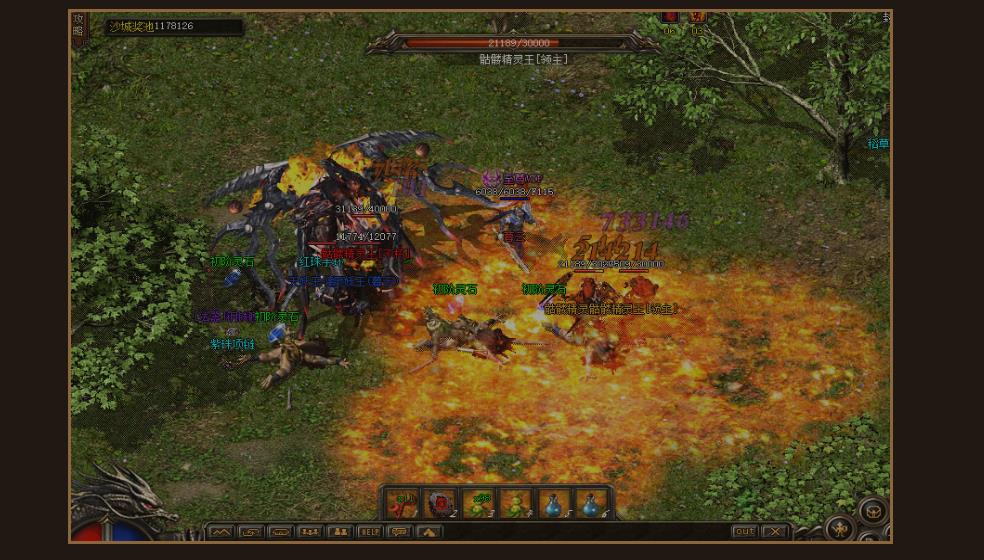Viewport: 984px width, 560px height.
Task: Use the red scroll in hotbar slot 2
Action: (441, 503)
